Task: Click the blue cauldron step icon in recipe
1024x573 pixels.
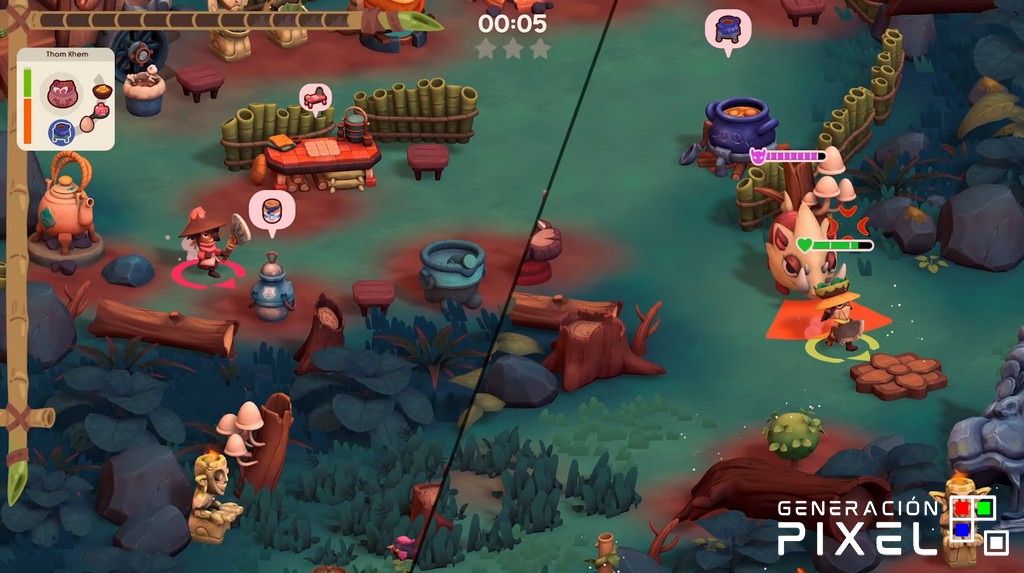Action: 61,131
